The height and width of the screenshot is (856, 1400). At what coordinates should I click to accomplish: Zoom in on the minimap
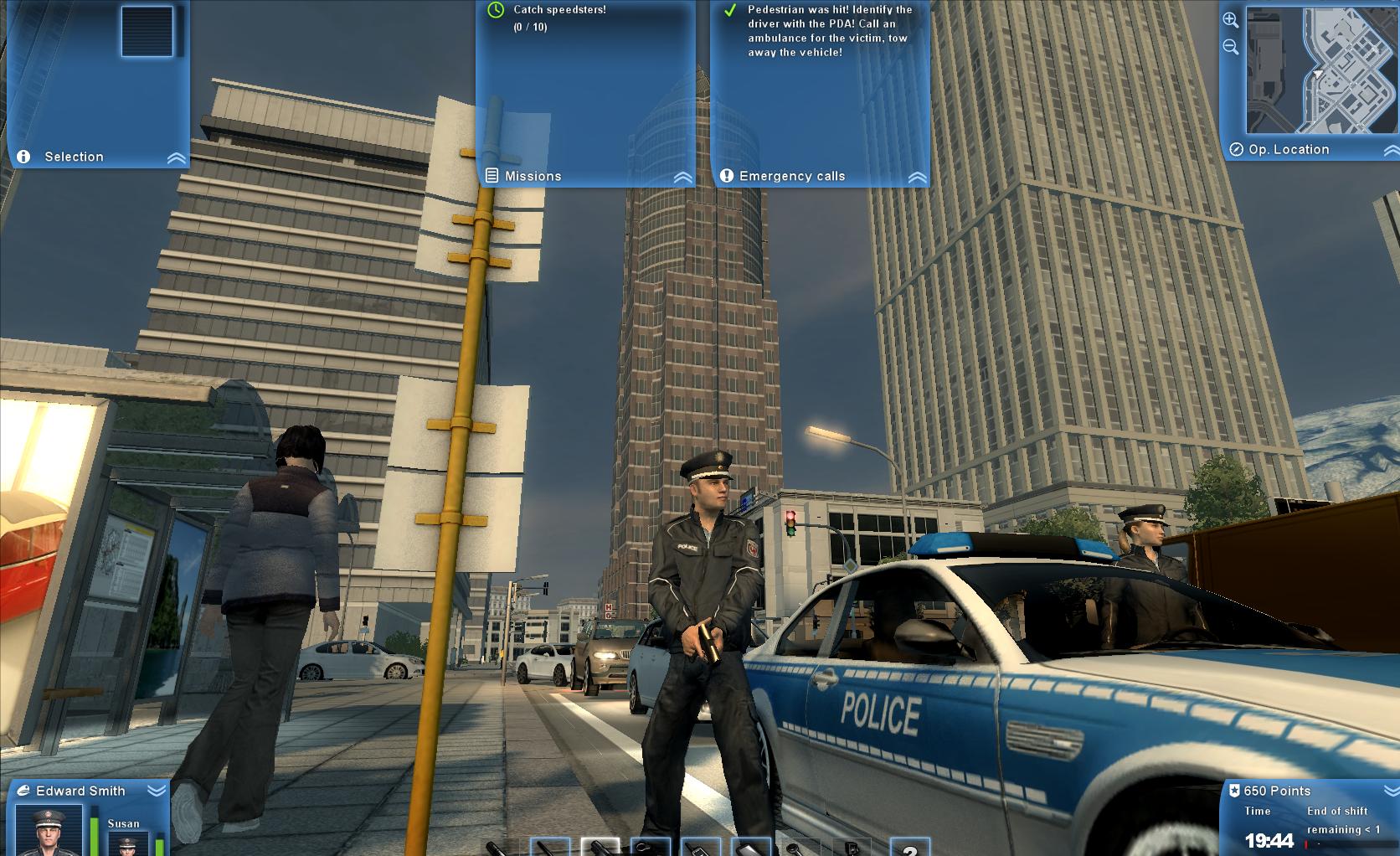tap(1229, 19)
